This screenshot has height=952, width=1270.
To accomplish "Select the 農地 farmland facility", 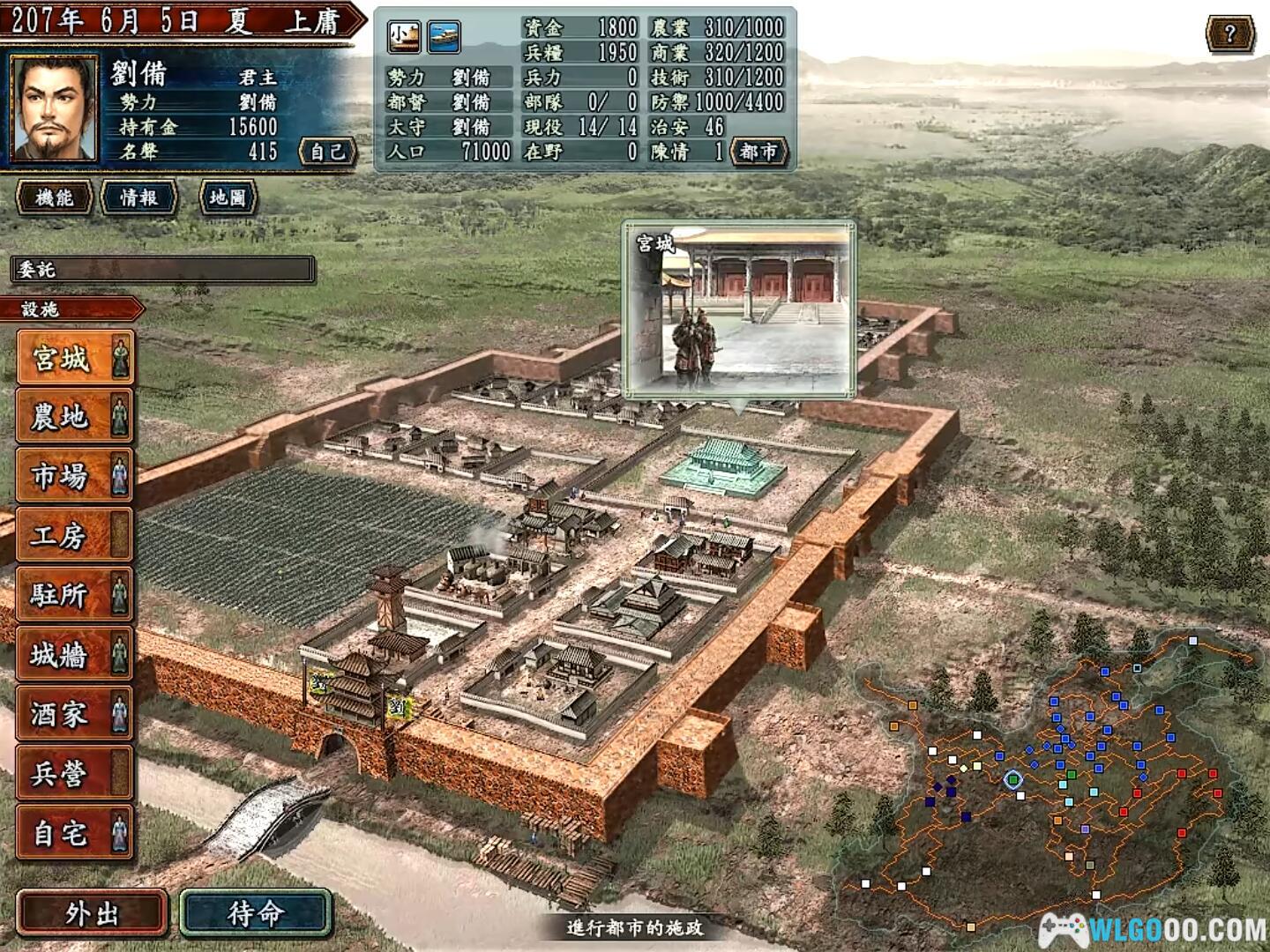I will [x=74, y=417].
